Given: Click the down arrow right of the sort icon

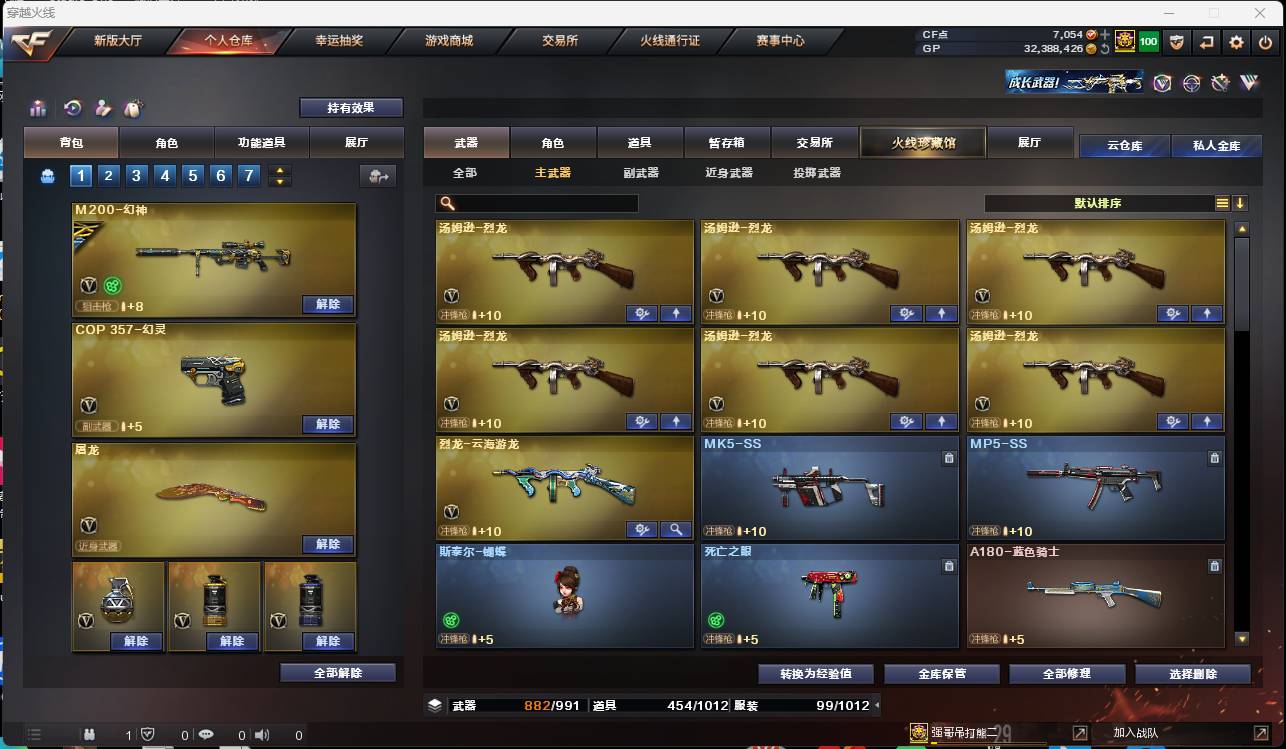Looking at the screenshot, I should [x=1240, y=202].
